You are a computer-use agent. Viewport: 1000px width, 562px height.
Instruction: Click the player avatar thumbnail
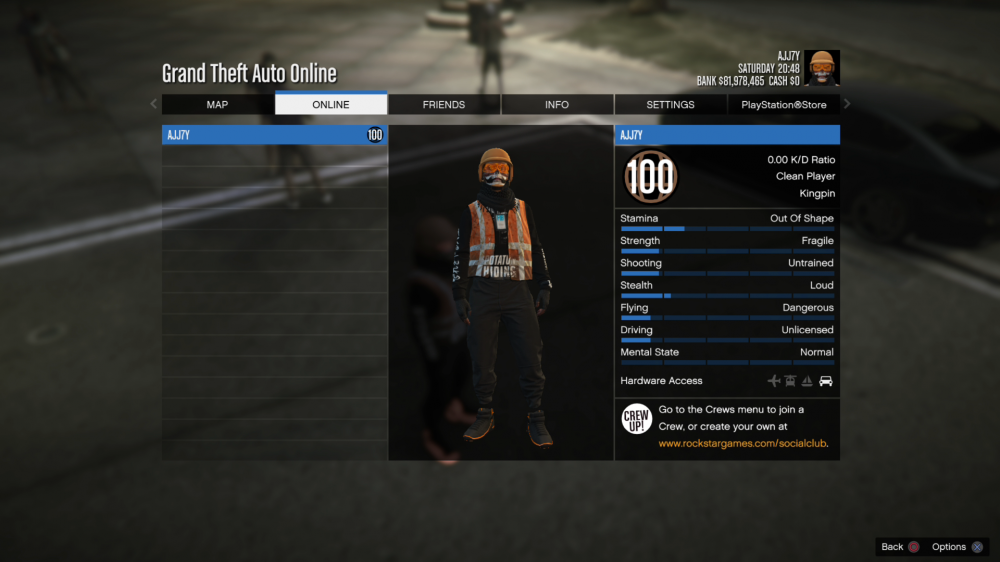click(x=822, y=68)
